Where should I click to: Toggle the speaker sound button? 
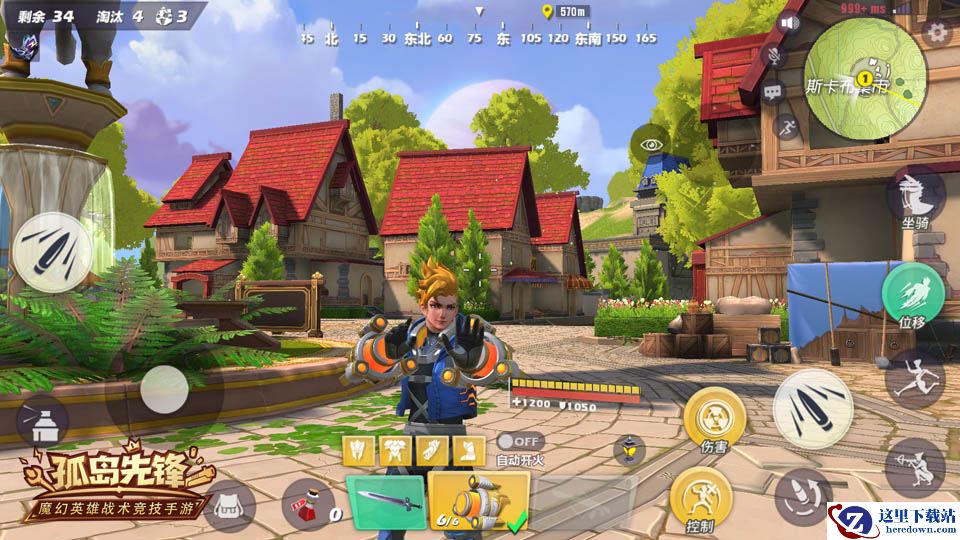[791, 23]
